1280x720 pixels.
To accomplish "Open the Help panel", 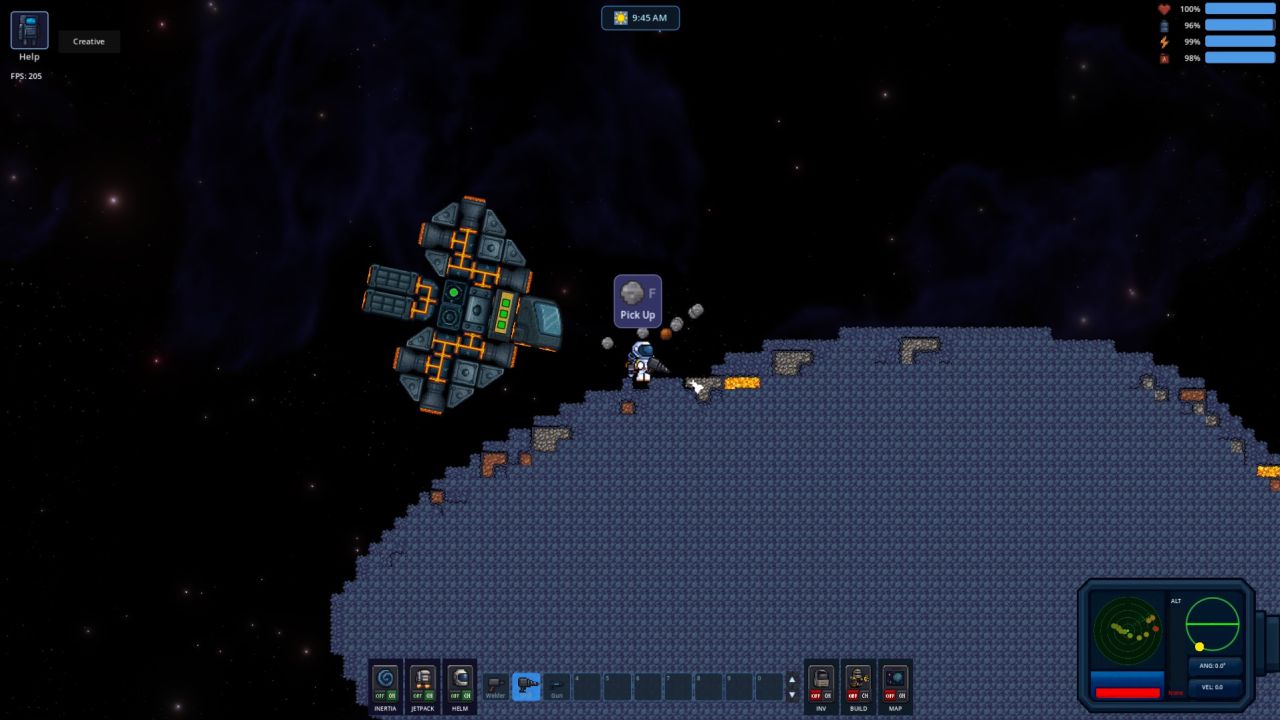I will 28,30.
